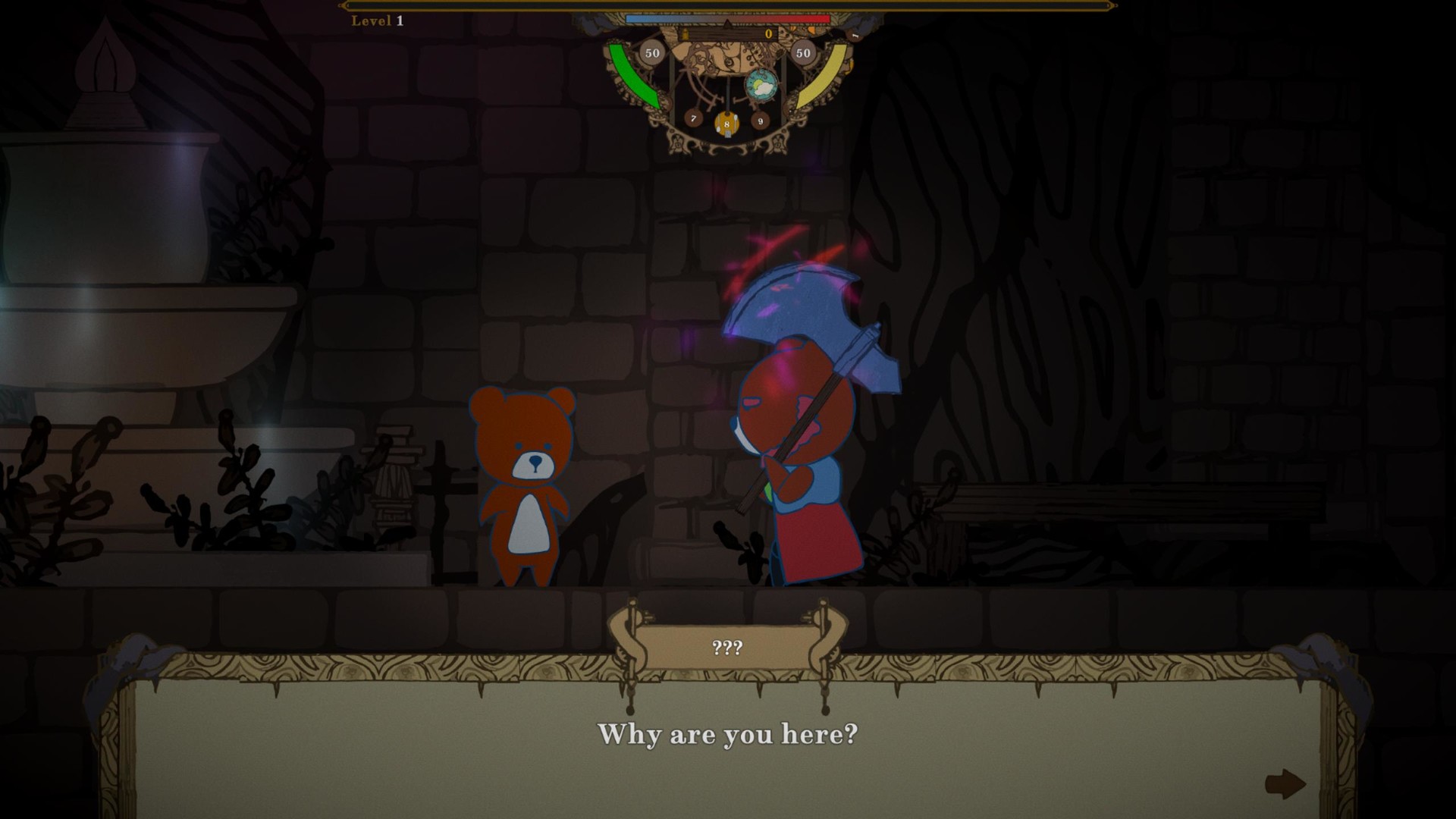Select the pendulum orb numbered 9
The height and width of the screenshot is (819, 1456).
761,121
